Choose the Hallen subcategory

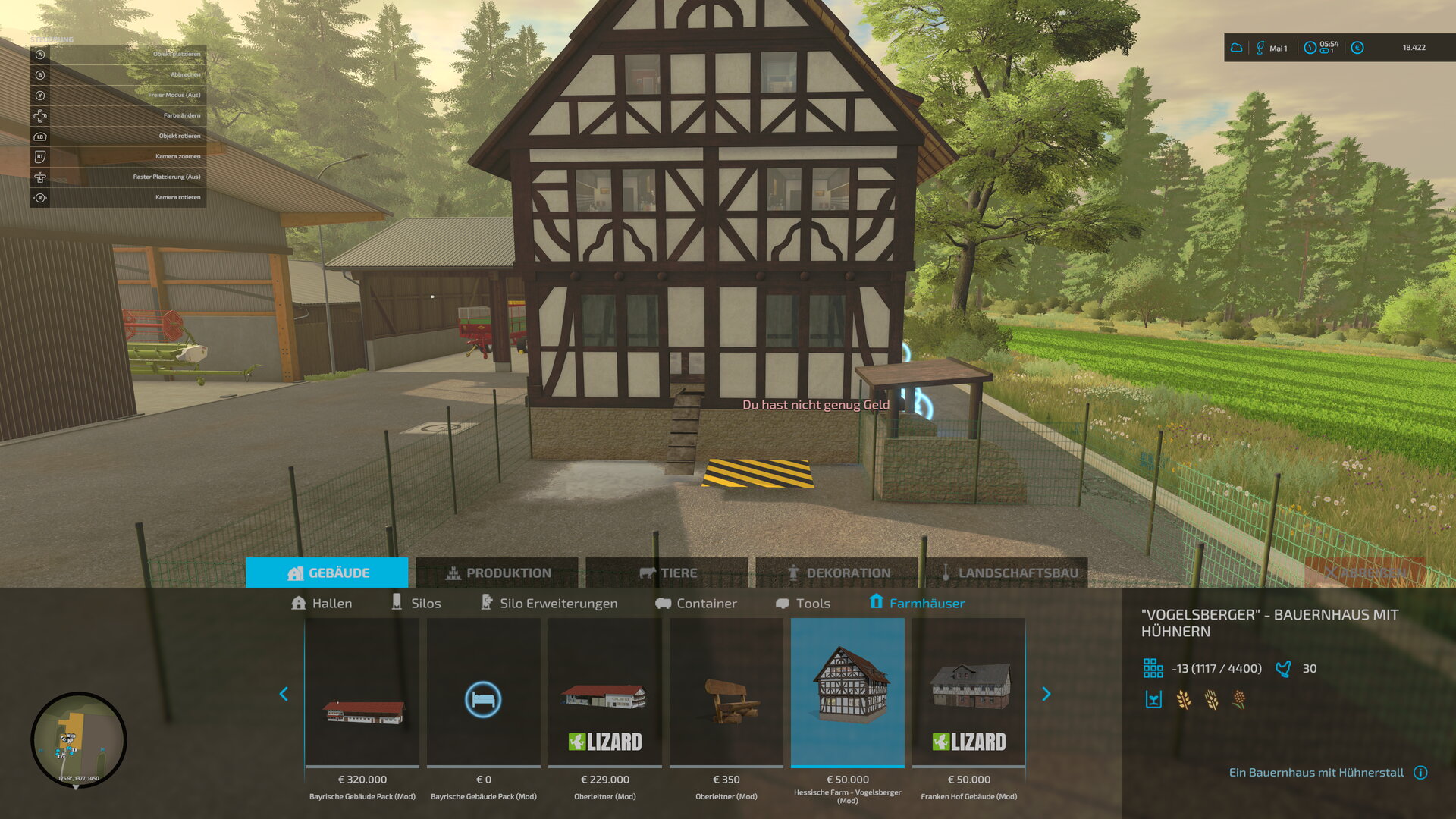[322, 603]
